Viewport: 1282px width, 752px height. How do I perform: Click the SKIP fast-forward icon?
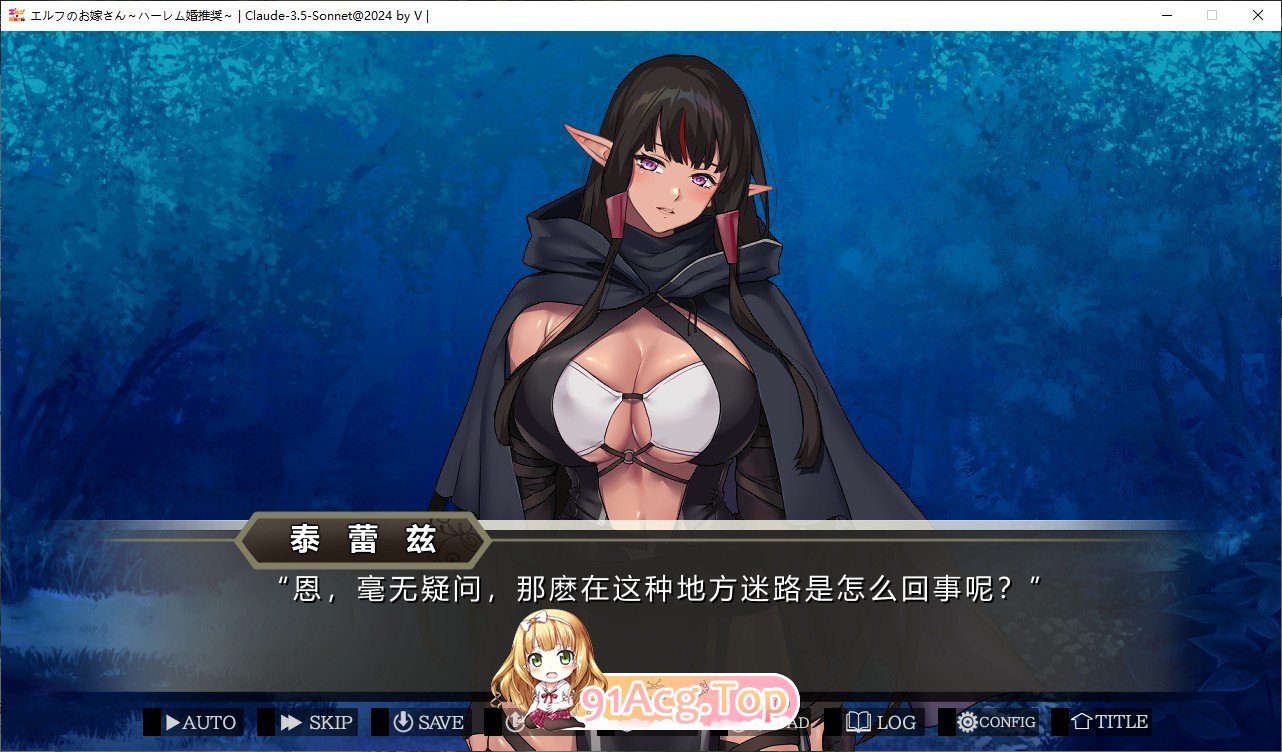click(292, 721)
